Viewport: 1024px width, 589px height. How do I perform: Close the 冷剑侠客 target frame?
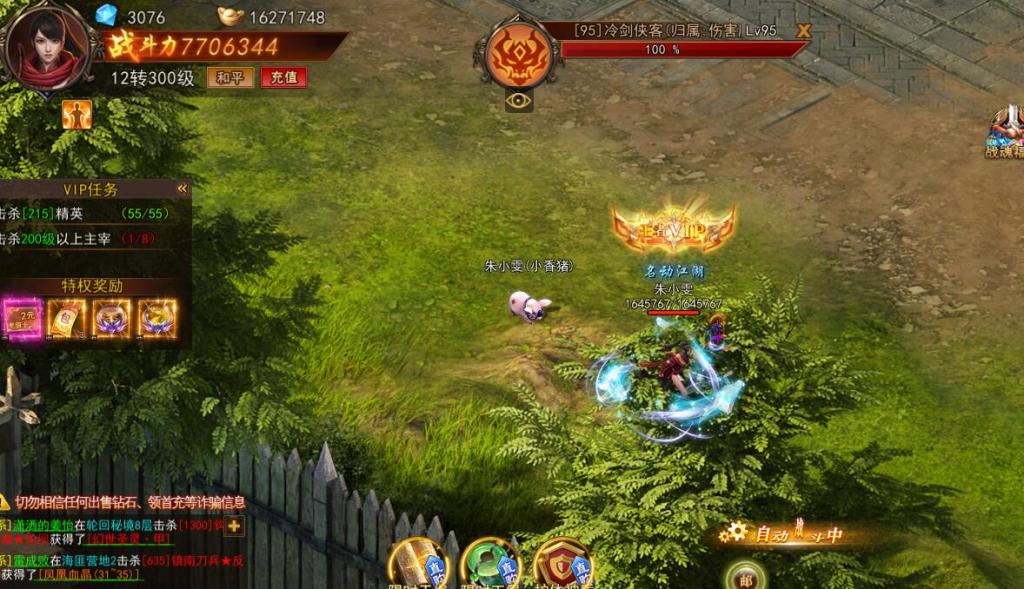coord(802,31)
